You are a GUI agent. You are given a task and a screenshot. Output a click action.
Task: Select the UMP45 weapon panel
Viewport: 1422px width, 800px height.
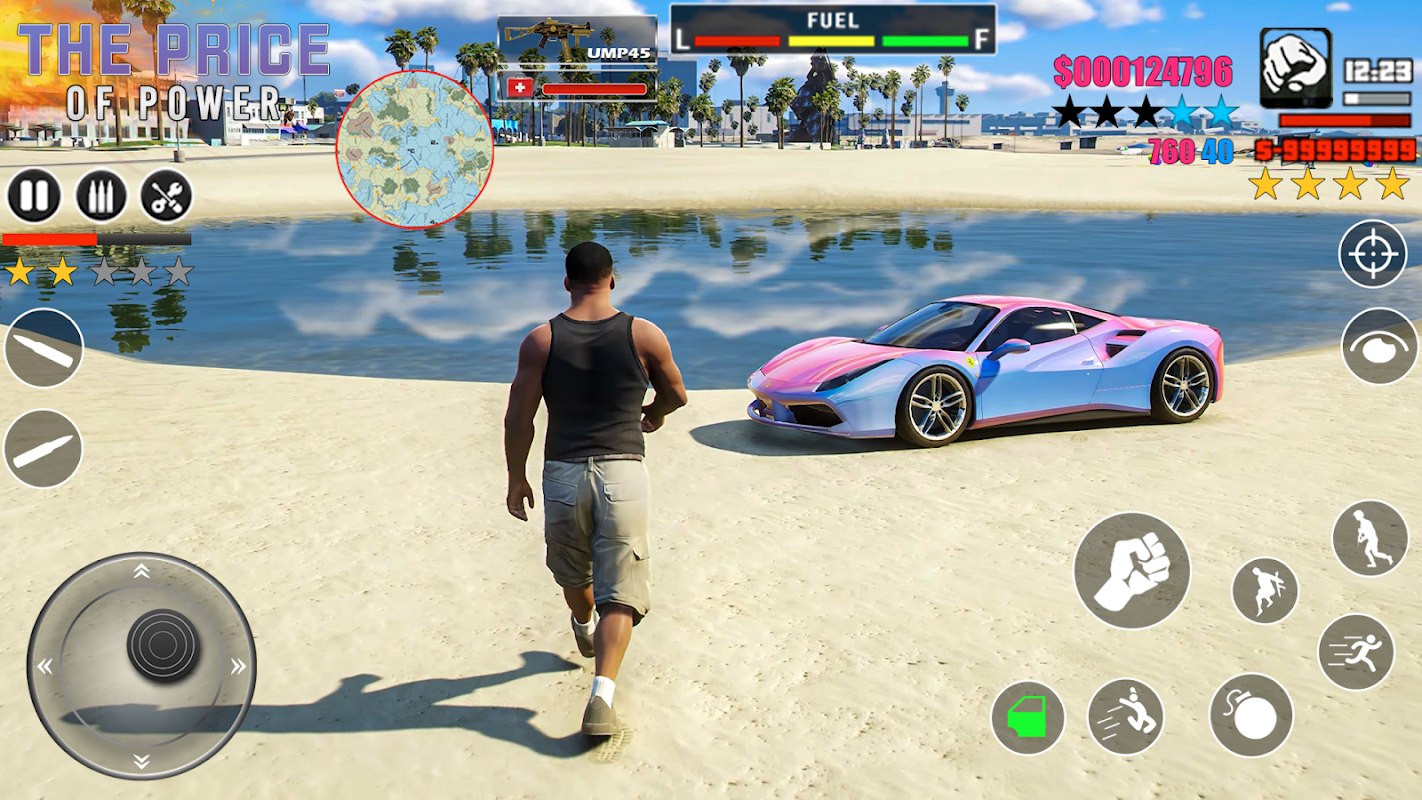click(x=577, y=41)
